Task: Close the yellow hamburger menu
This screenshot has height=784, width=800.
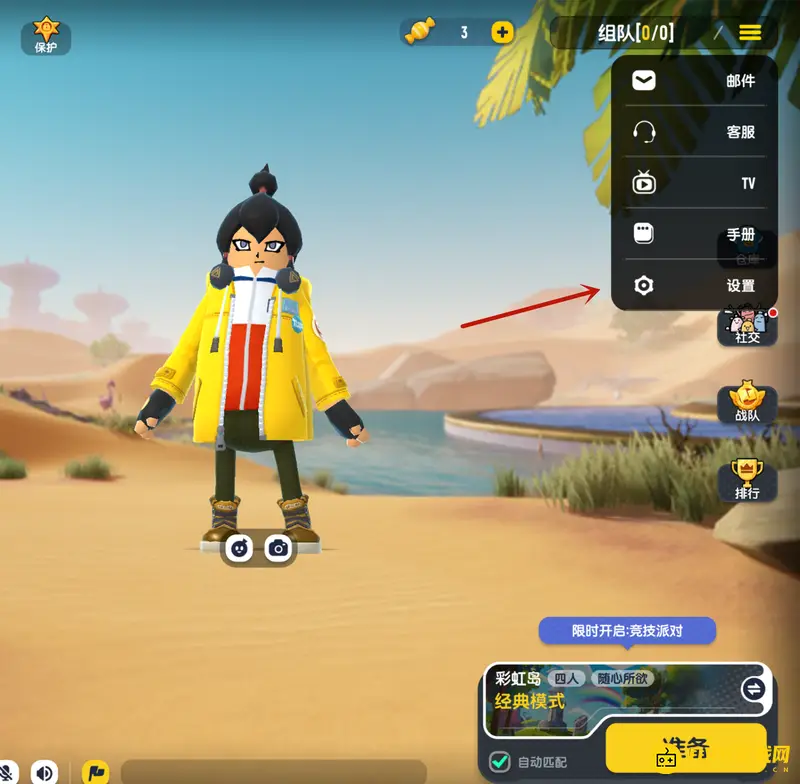Action: point(750,33)
